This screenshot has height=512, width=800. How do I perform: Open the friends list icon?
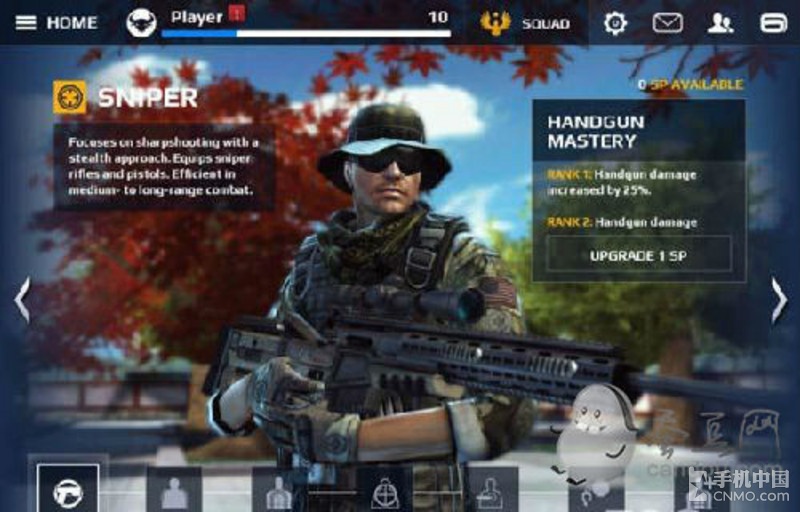pos(720,22)
